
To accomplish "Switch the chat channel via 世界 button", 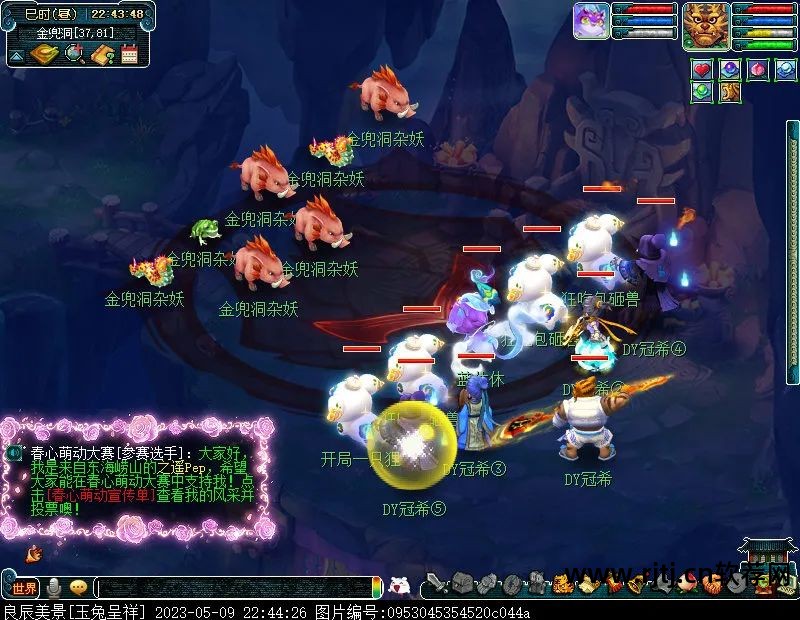I will [24, 588].
